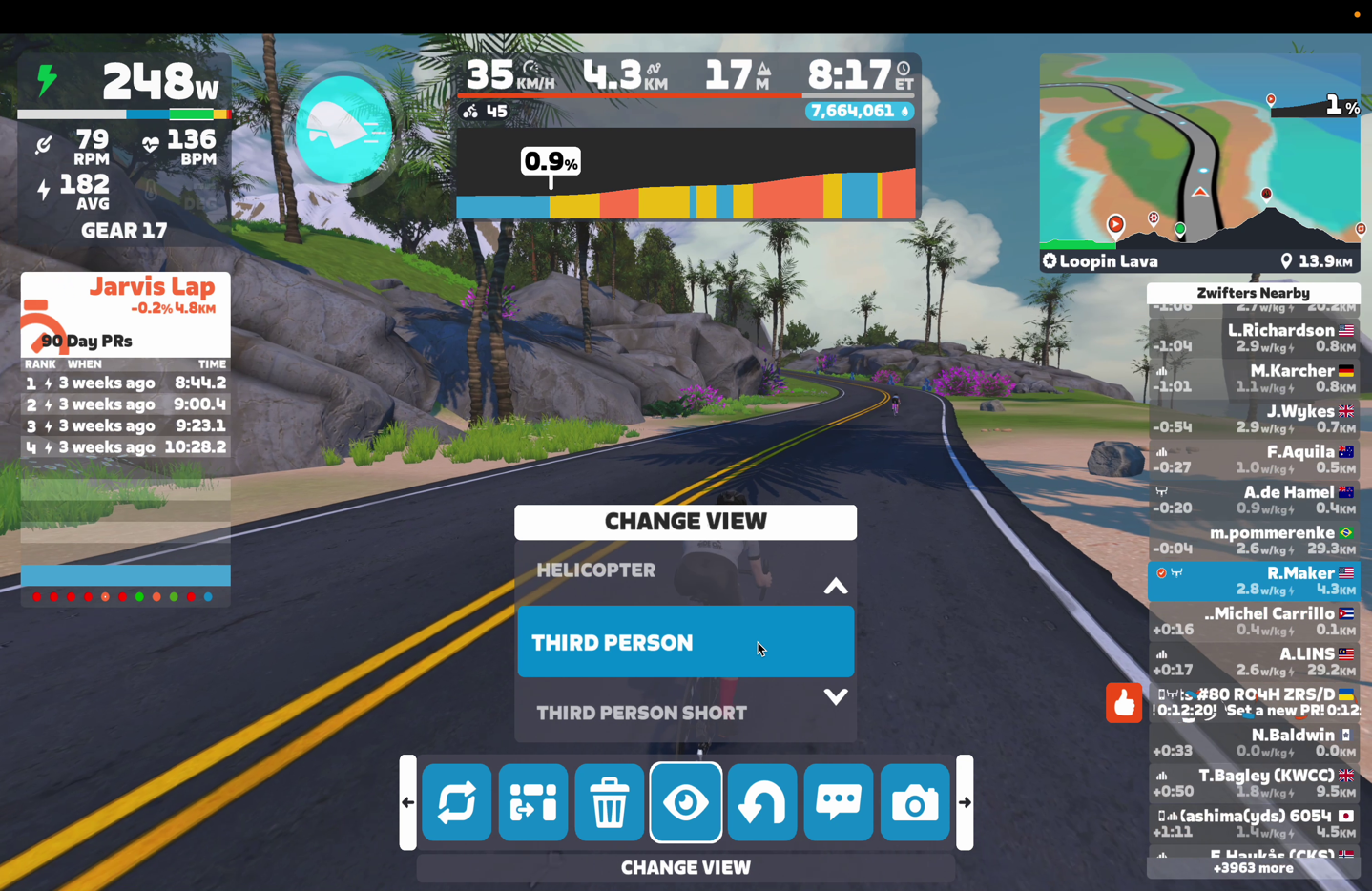Open the Jarvis Lap 90 Day PRs panel
The image size is (1372, 891).
coord(126,363)
